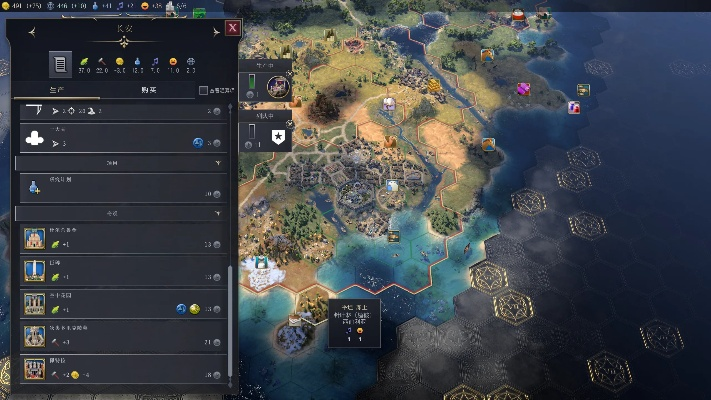Viewport: 711px width, 400px height.
Task: Select the wonder showing two round resource icons
Action: pyautogui.click(x=120, y=305)
